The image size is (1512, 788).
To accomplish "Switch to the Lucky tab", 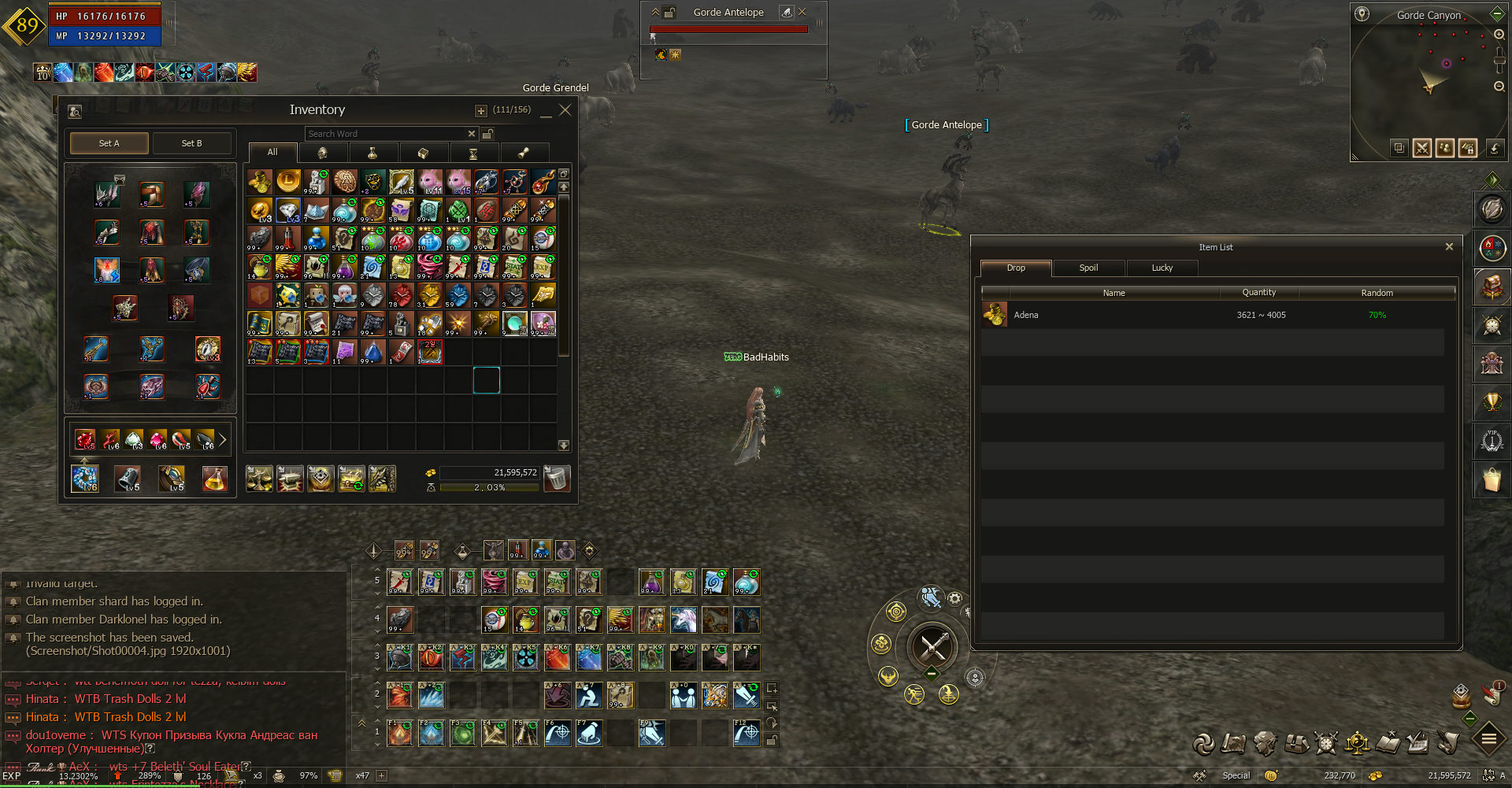I will pos(1162,268).
